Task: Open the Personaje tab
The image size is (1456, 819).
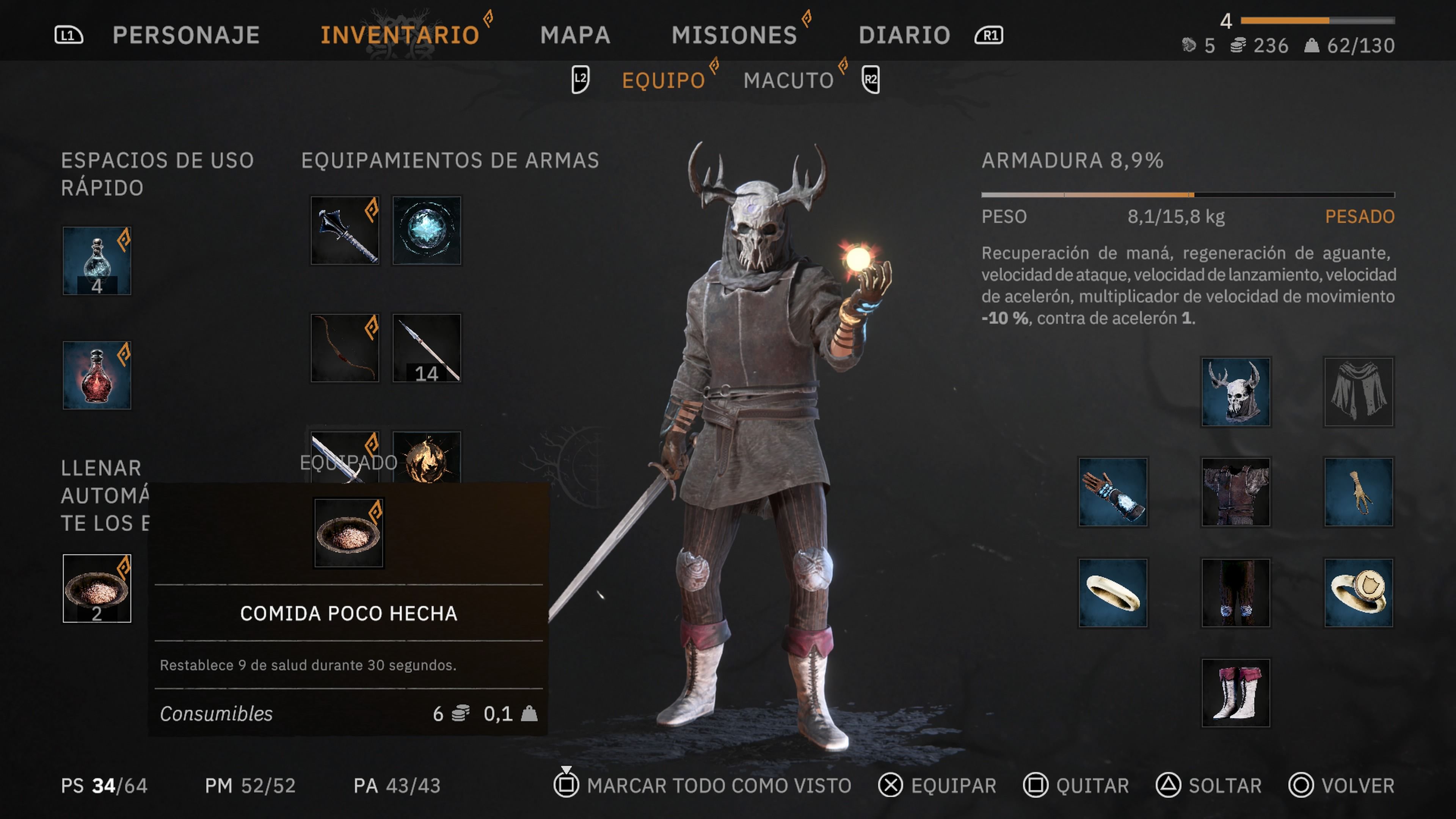Action: (x=186, y=35)
